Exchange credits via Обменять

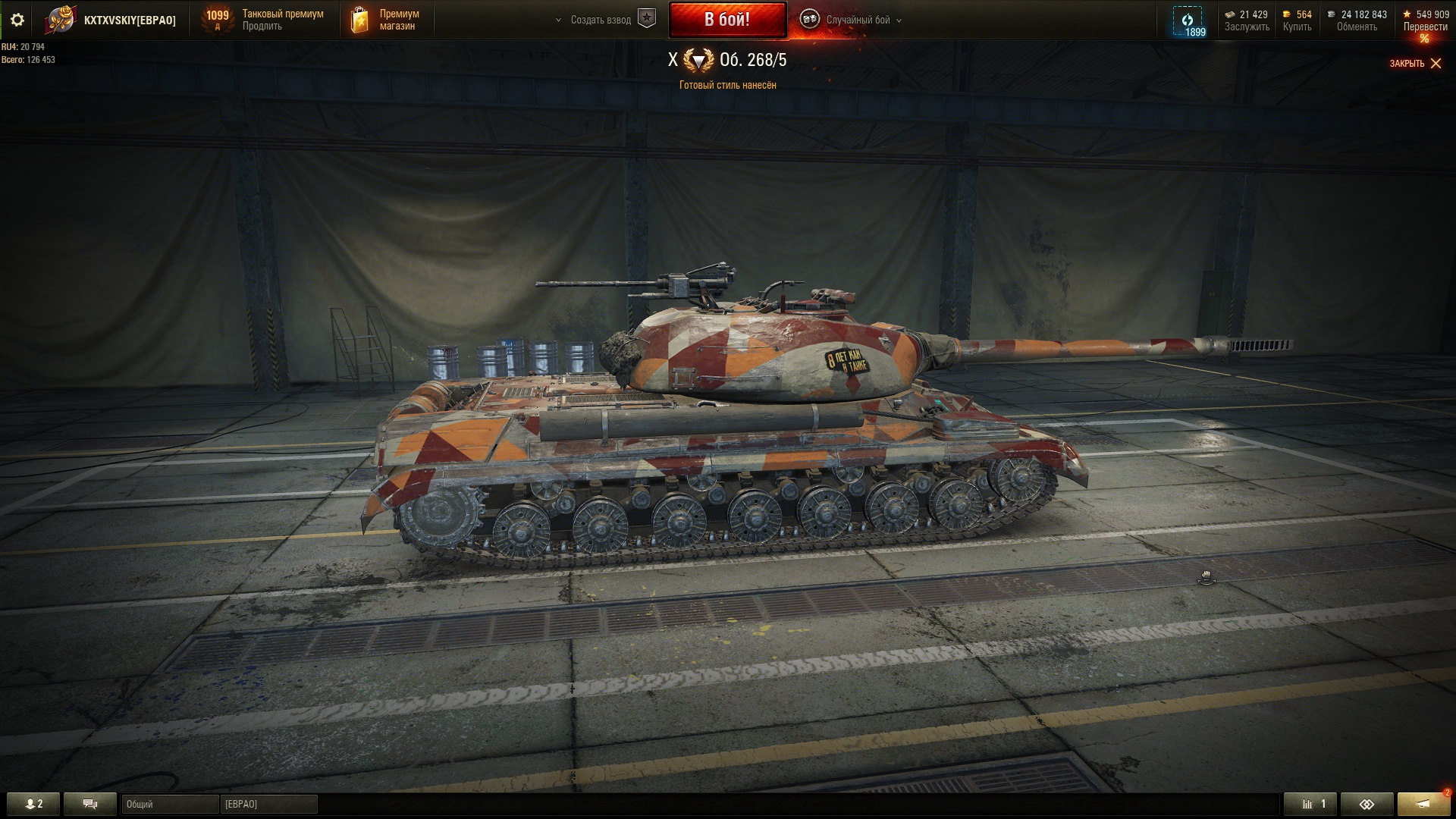pos(1357,27)
